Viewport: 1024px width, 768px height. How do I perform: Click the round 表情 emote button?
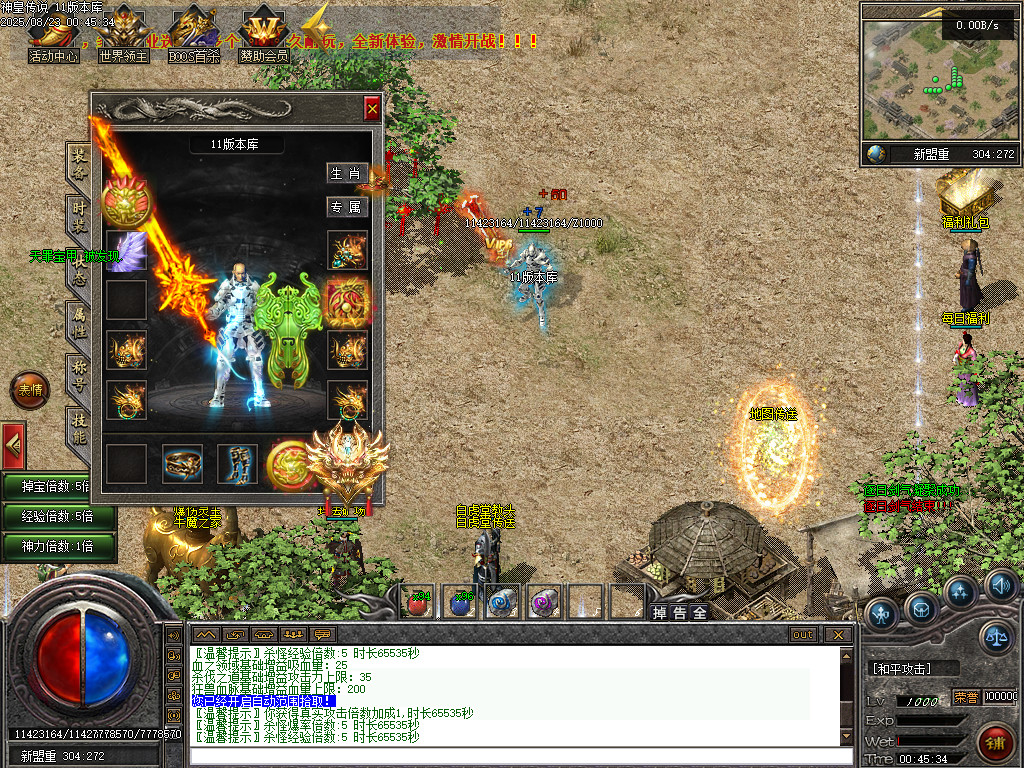coord(29,390)
